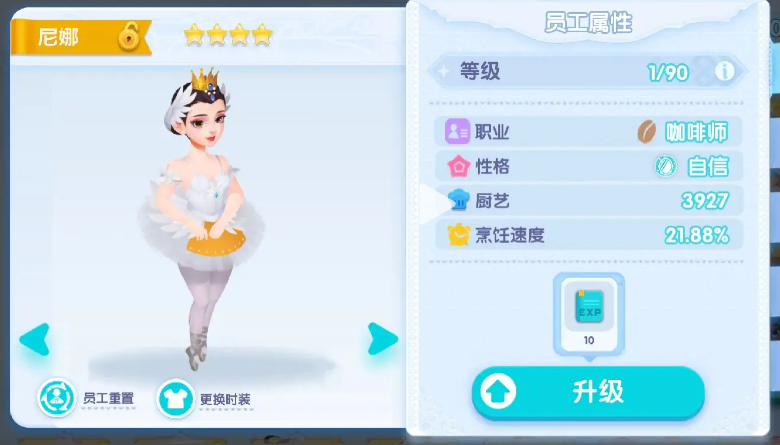Tap the 咖啡师 profession row
The height and width of the screenshot is (445, 780).
tap(588, 132)
